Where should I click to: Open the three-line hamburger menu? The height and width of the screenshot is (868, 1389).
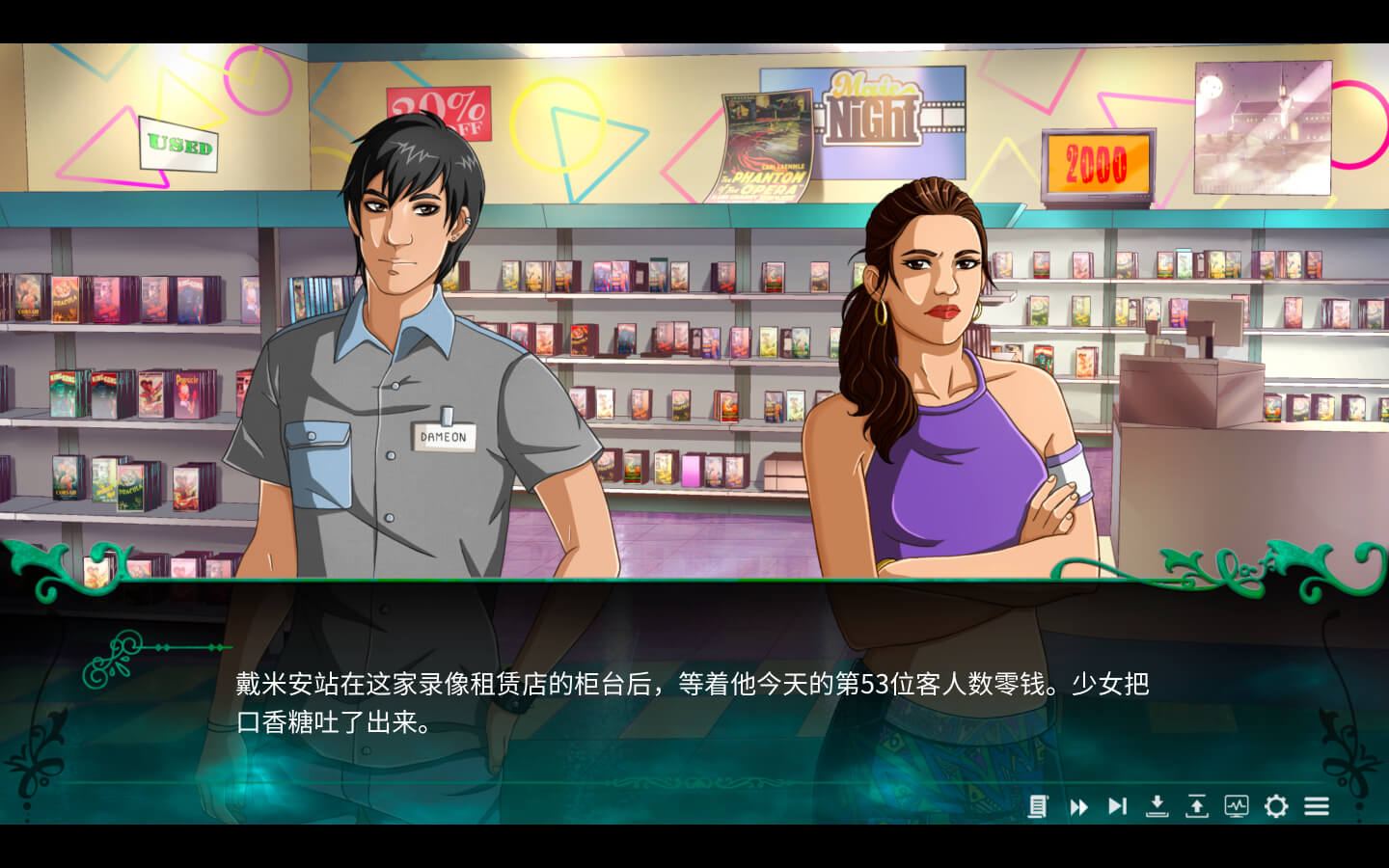point(1317,806)
